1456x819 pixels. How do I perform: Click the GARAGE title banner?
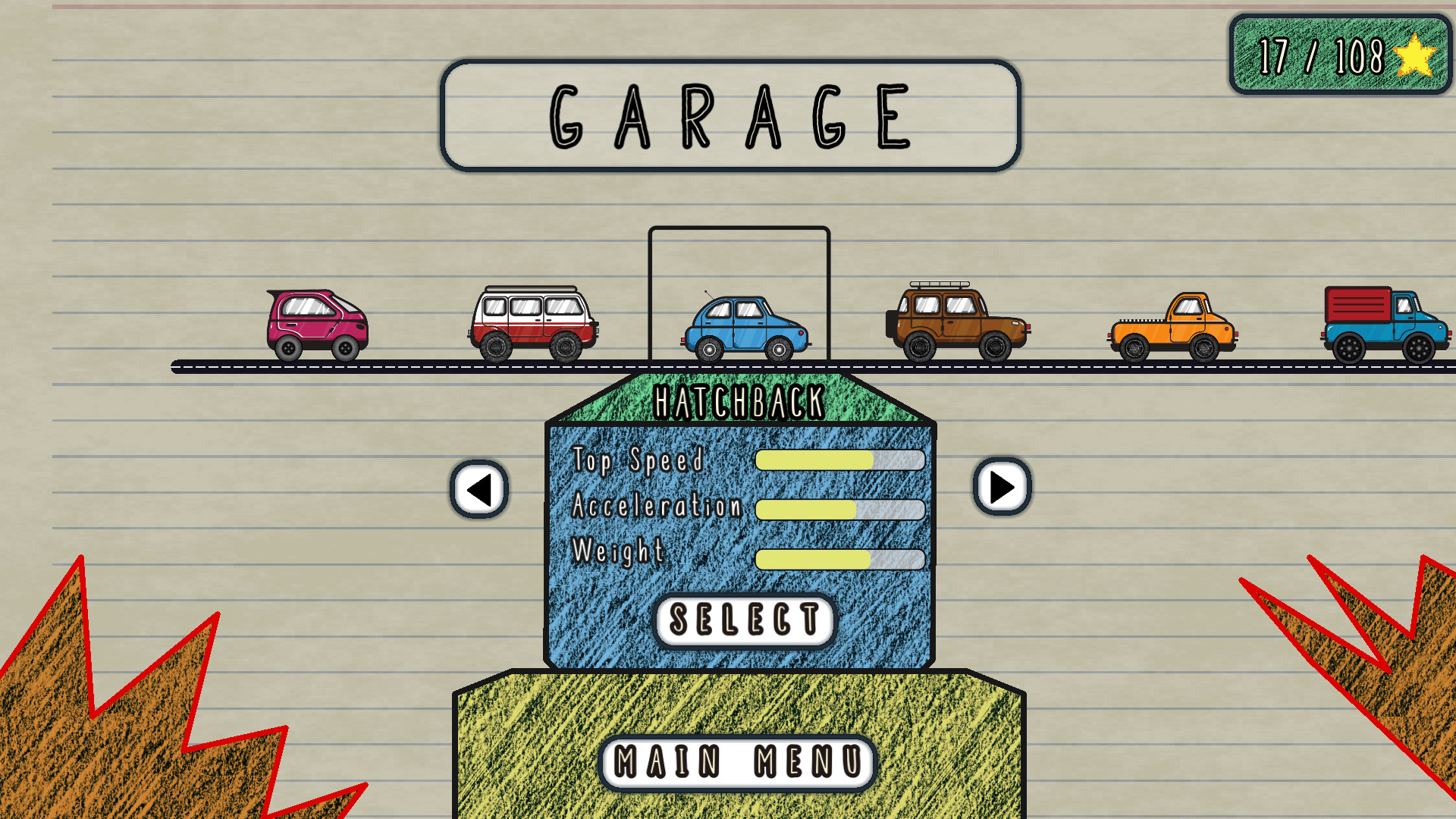728,115
